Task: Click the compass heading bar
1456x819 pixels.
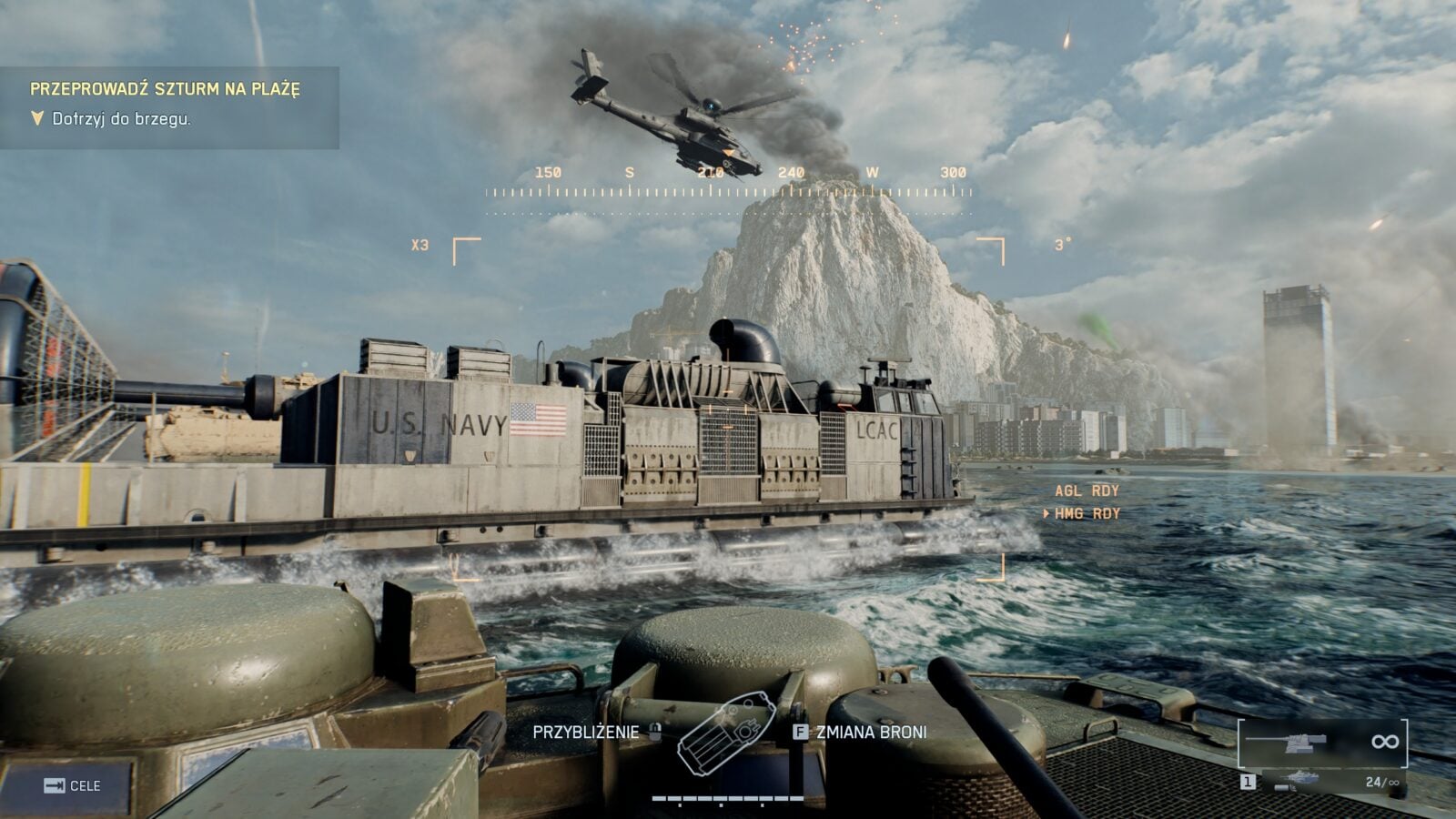Action: 728,191
